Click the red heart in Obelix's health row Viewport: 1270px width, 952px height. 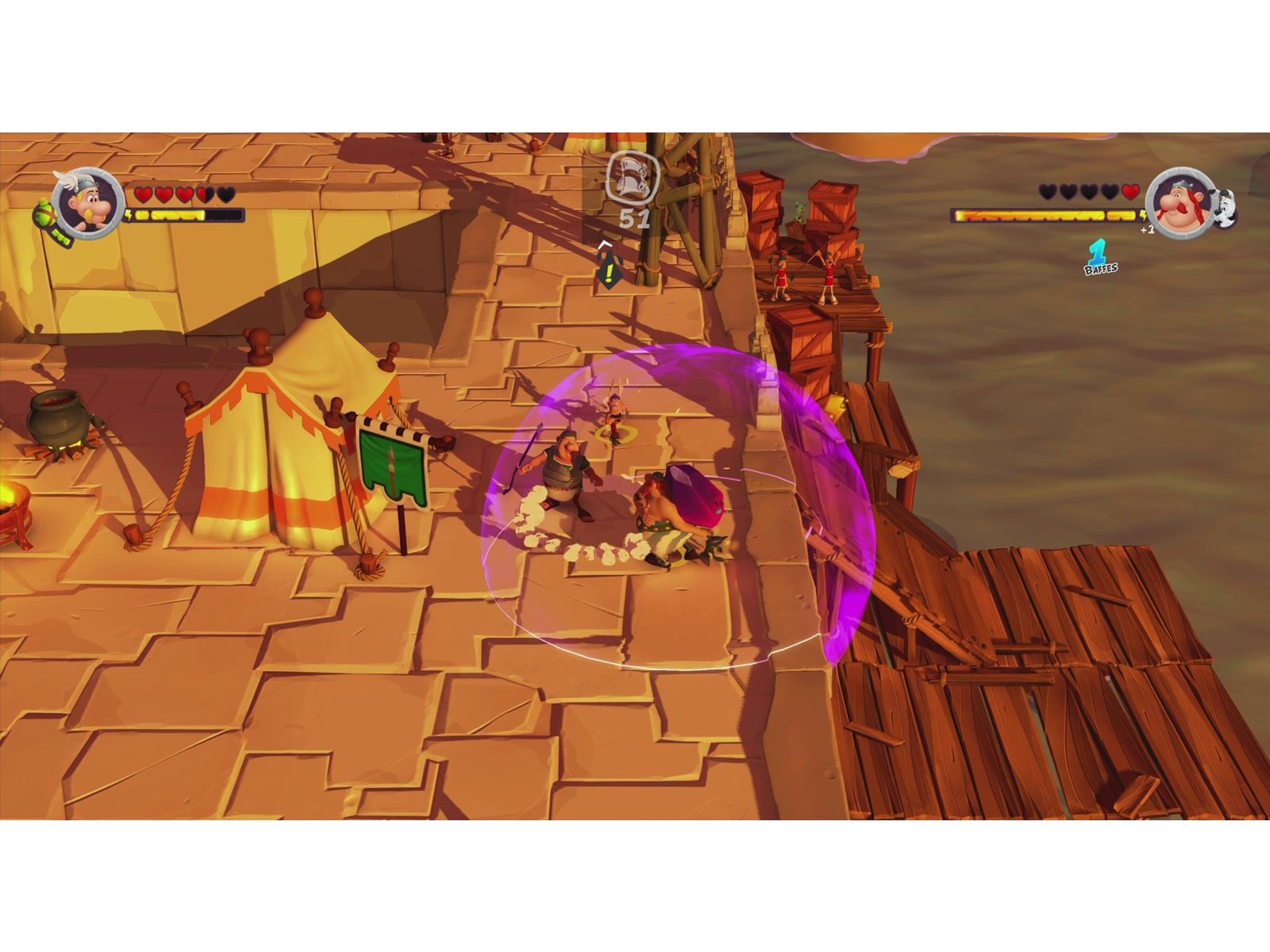point(1130,191)
